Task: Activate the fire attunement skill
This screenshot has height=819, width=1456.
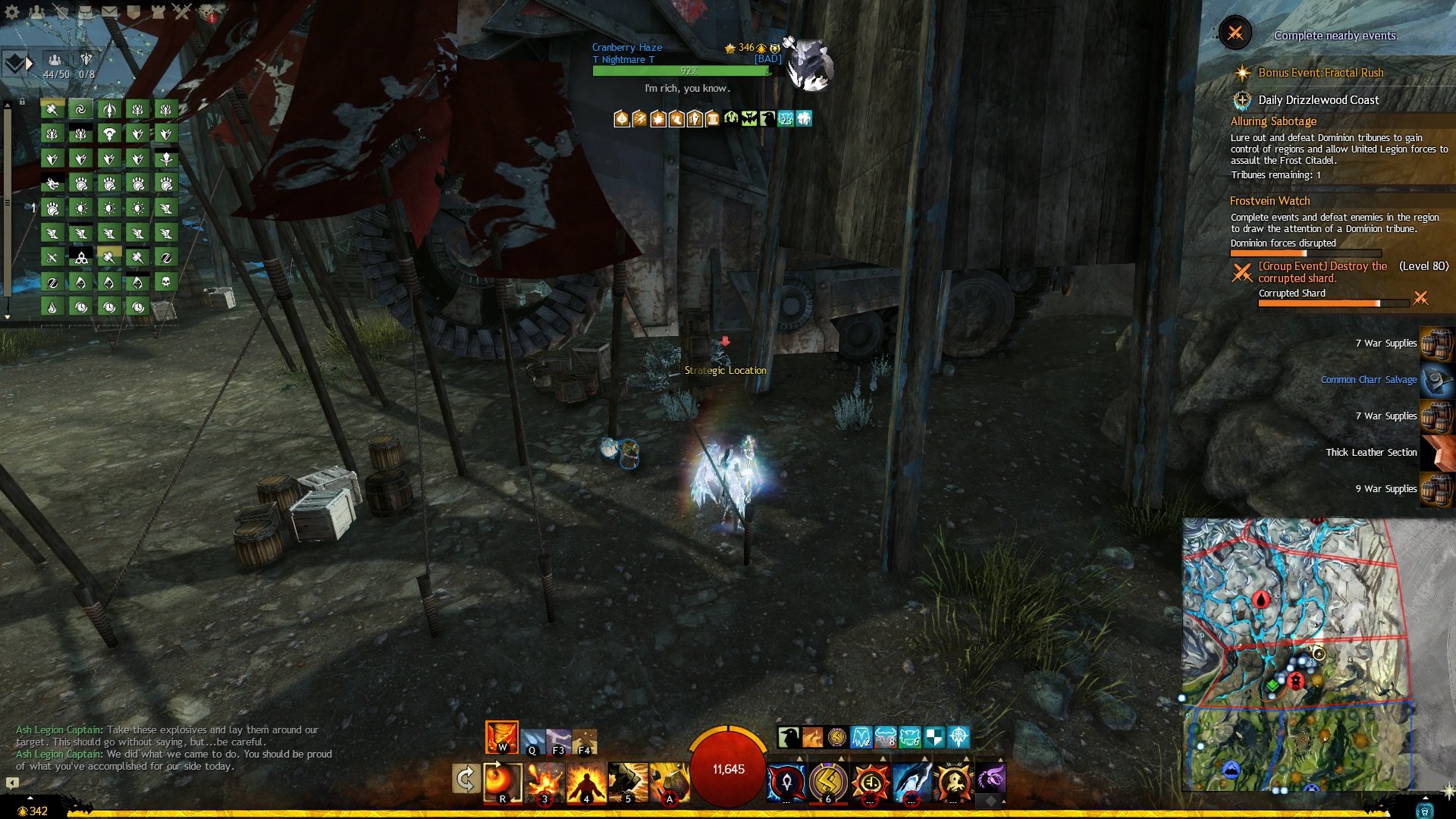Action: [x=501, y=737]
